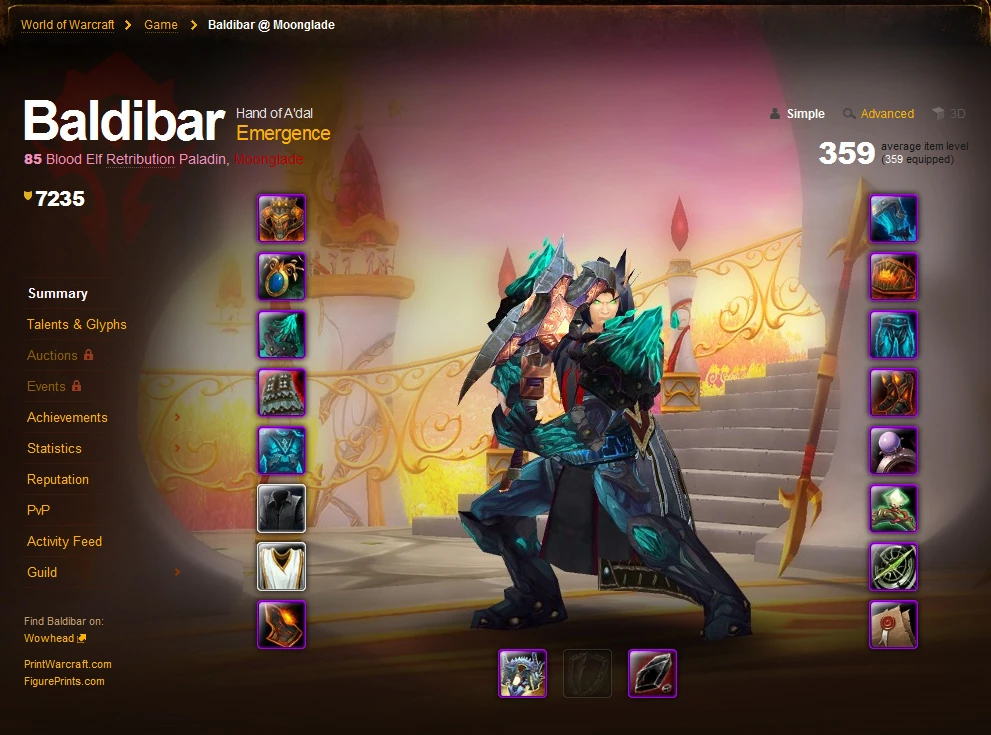The height and width of the screenshot is (735, 991).
Task: Select the blue gem necklace slot
Action: click(282, 277)
